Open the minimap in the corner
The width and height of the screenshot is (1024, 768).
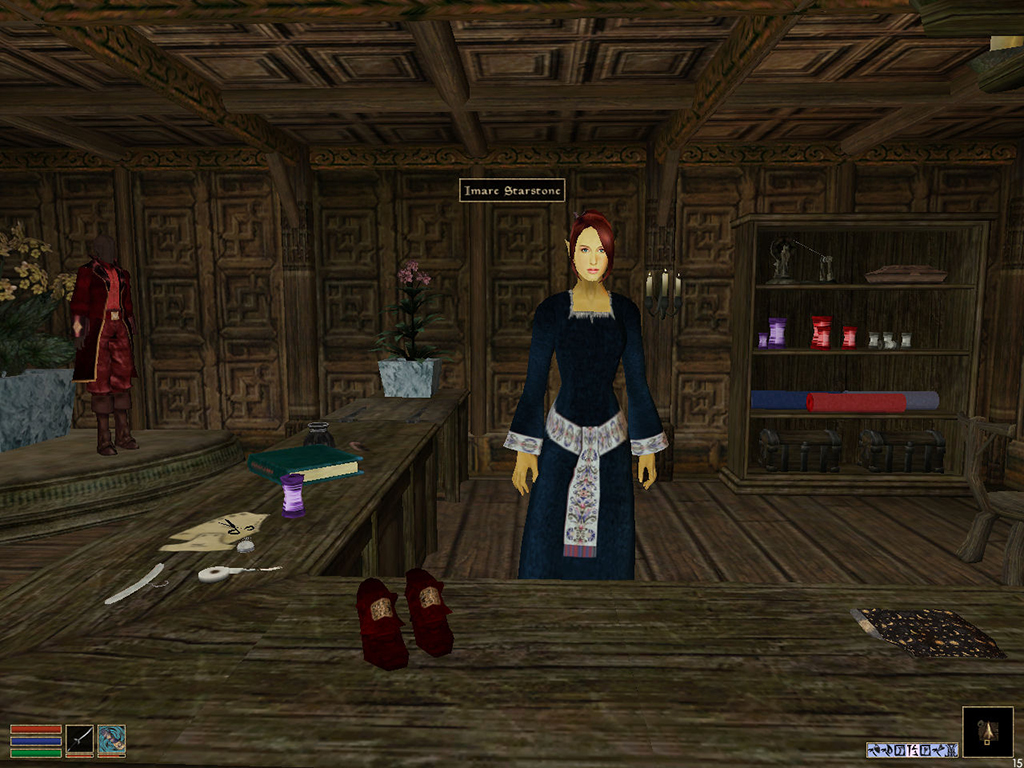tap(987, 732)
